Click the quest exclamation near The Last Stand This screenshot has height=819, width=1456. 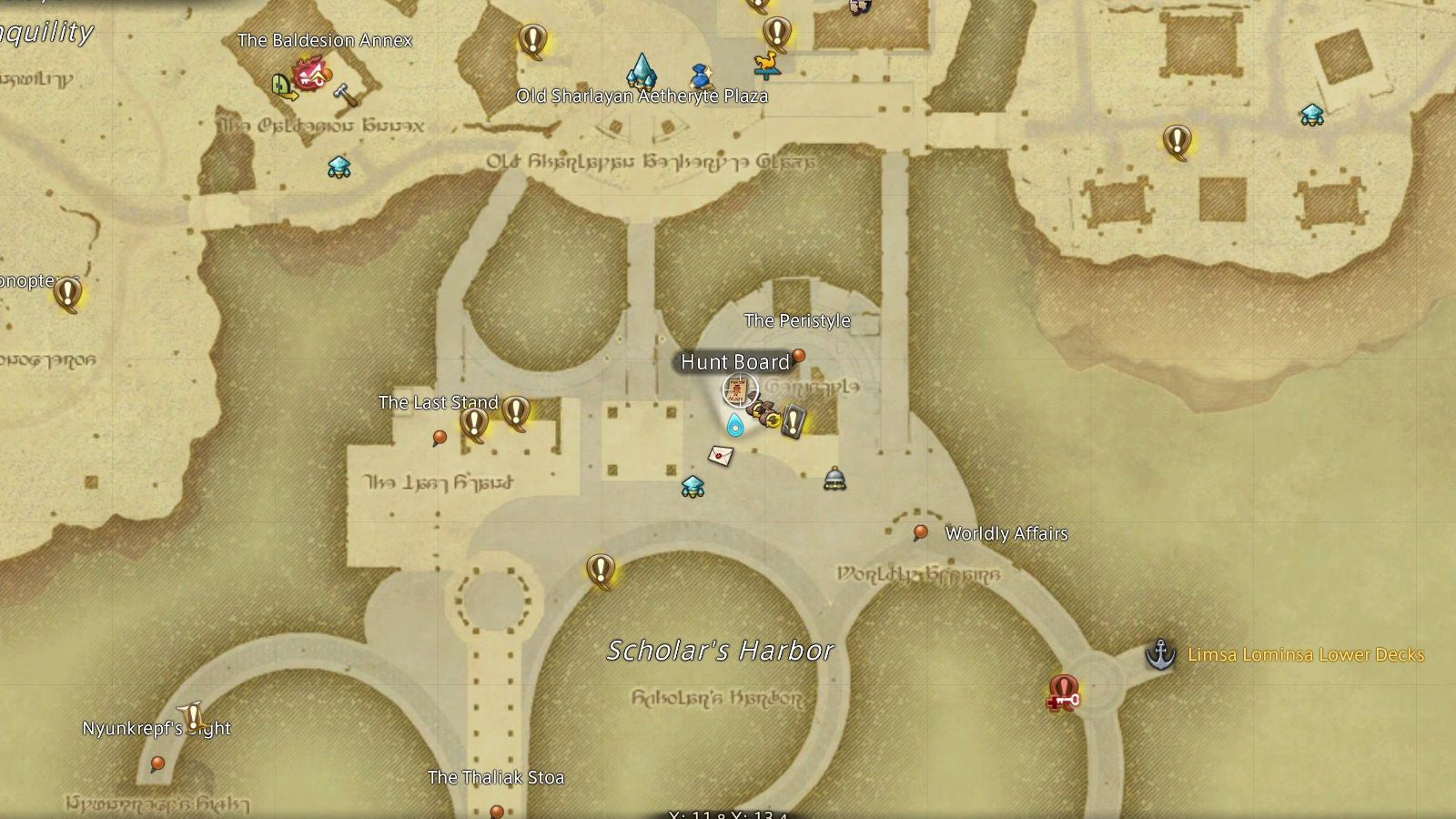[x=474, y=420]
